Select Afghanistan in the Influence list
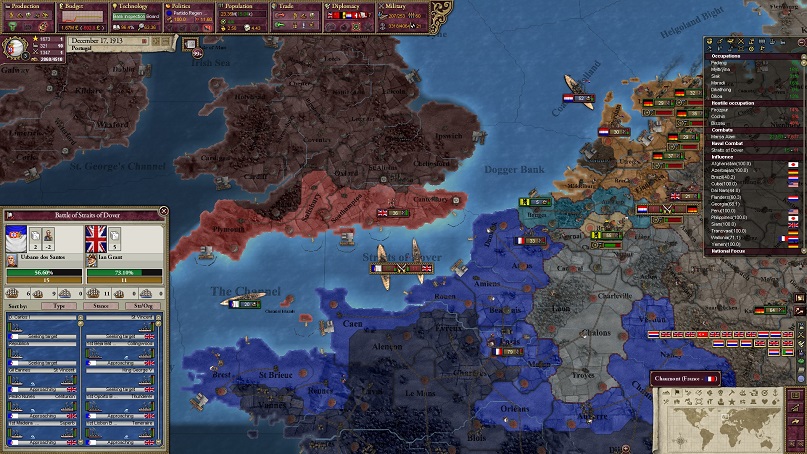807x454 pixels. coord(730,163)
